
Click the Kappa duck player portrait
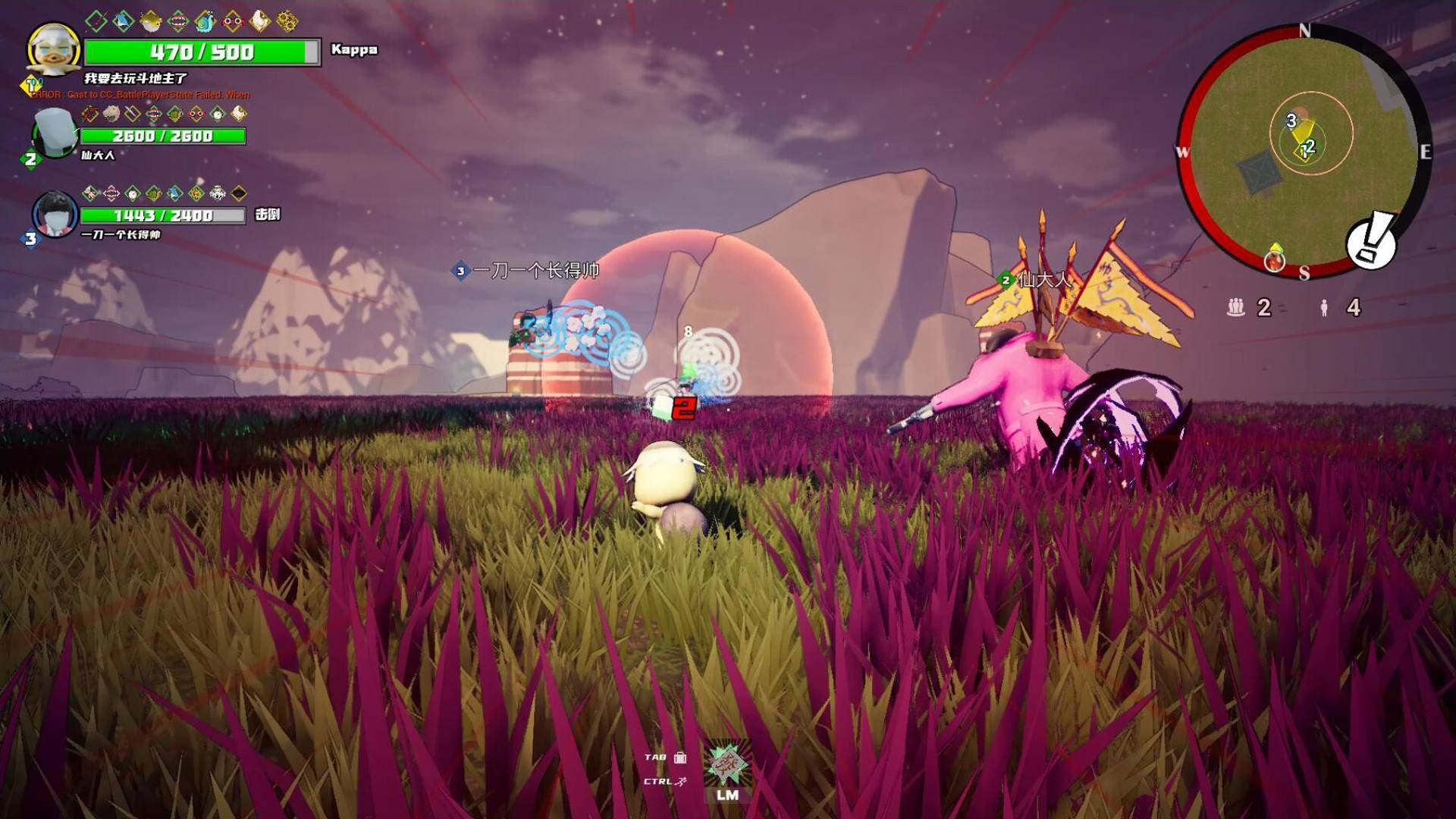53,50
